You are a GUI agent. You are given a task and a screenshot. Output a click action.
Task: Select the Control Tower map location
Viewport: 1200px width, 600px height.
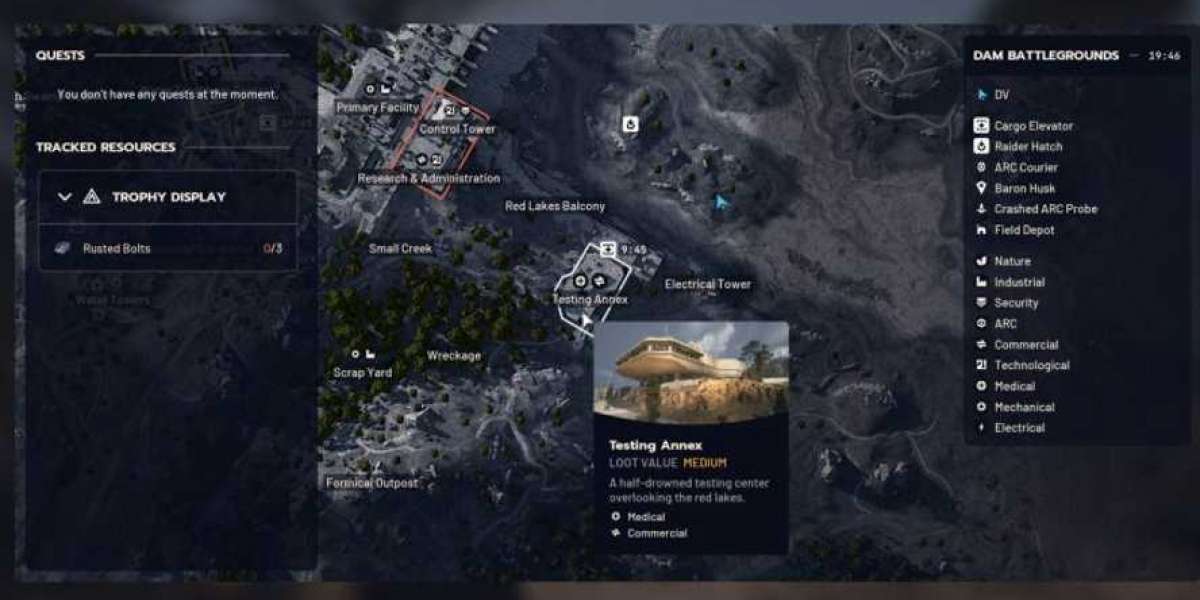coord(457,129)
